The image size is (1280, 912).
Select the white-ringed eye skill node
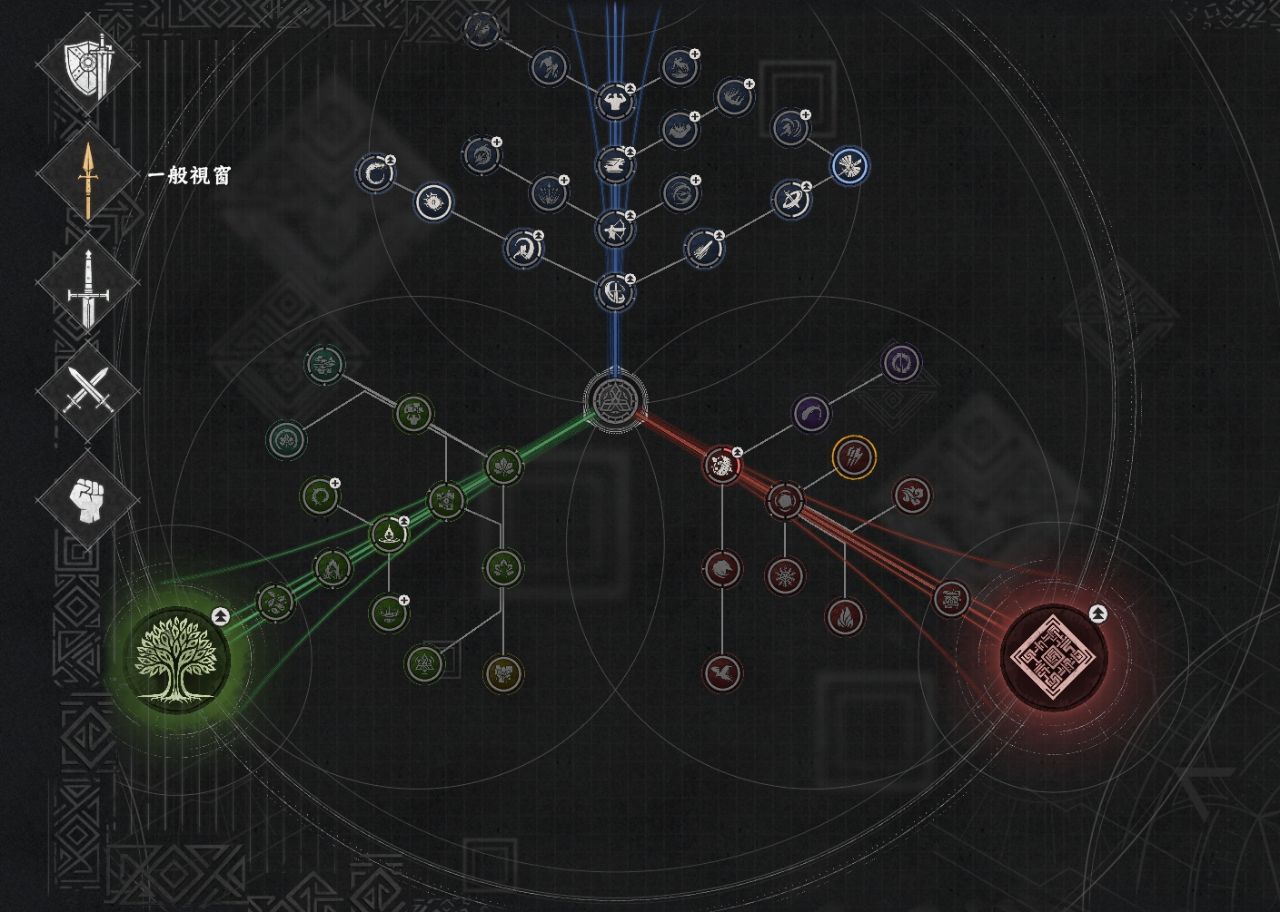(434, 203)
